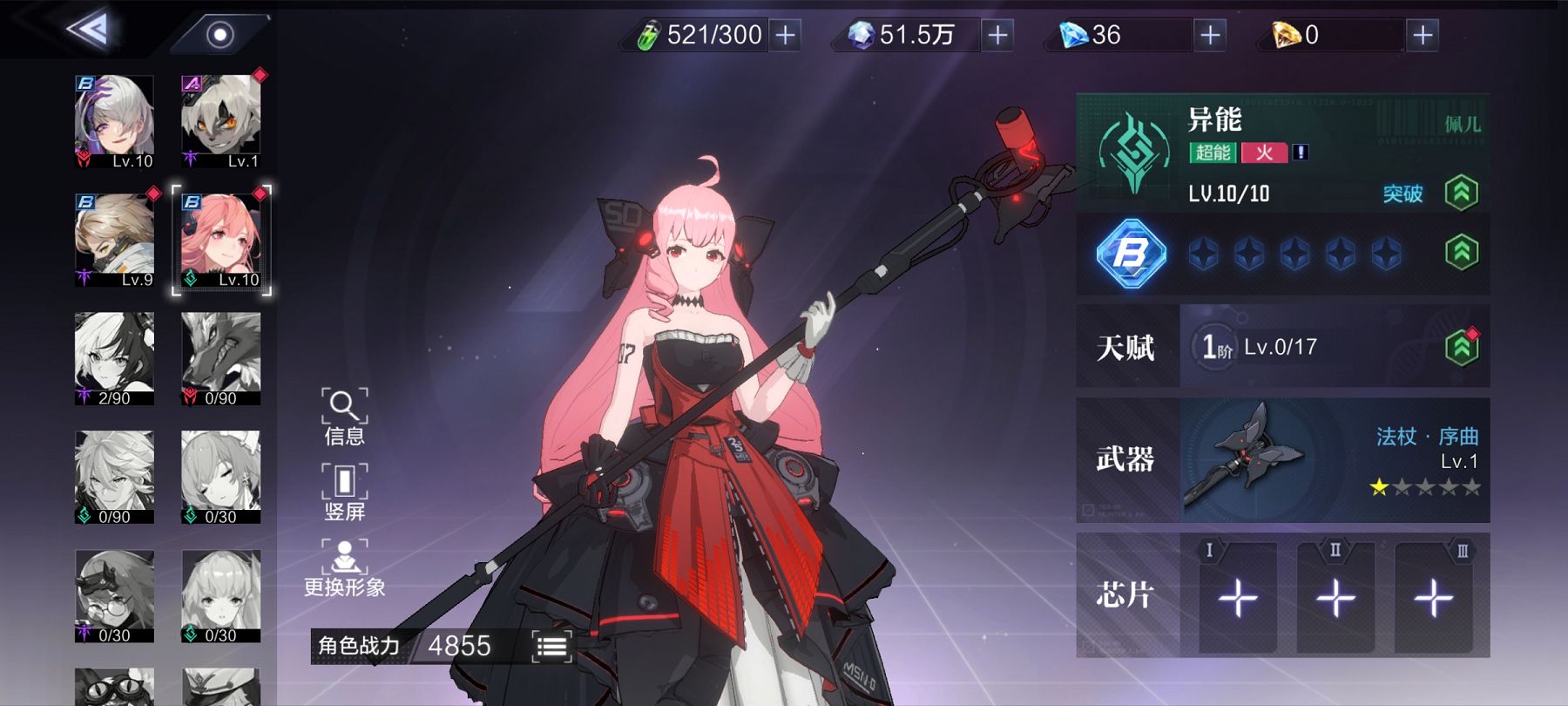This screenshot has height=706, width=1568.
Task: Open the 天赋 talent upgrade
Action: click(1461, 347)
